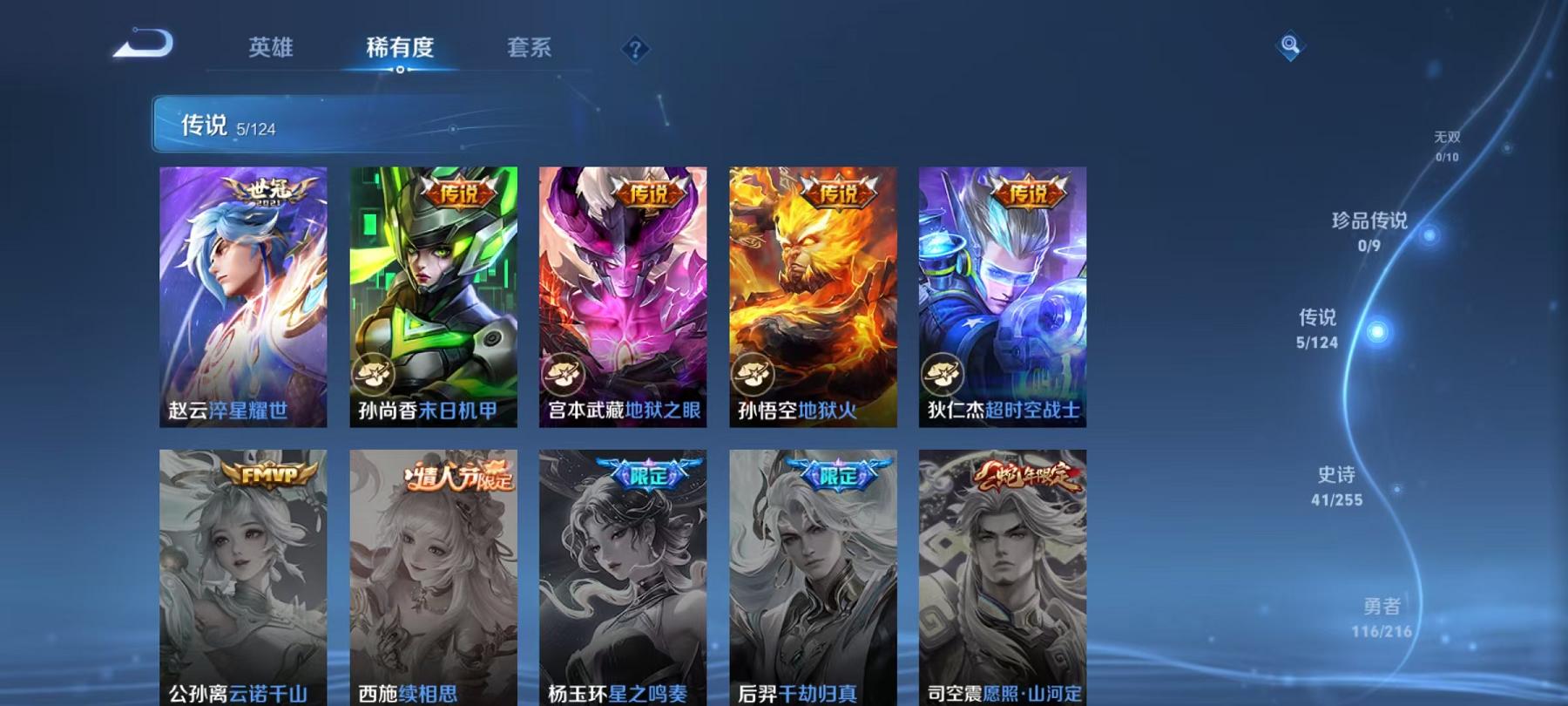Click the help question mark icon
This screenshot has height=706, width=1568.
coord(638,50)
